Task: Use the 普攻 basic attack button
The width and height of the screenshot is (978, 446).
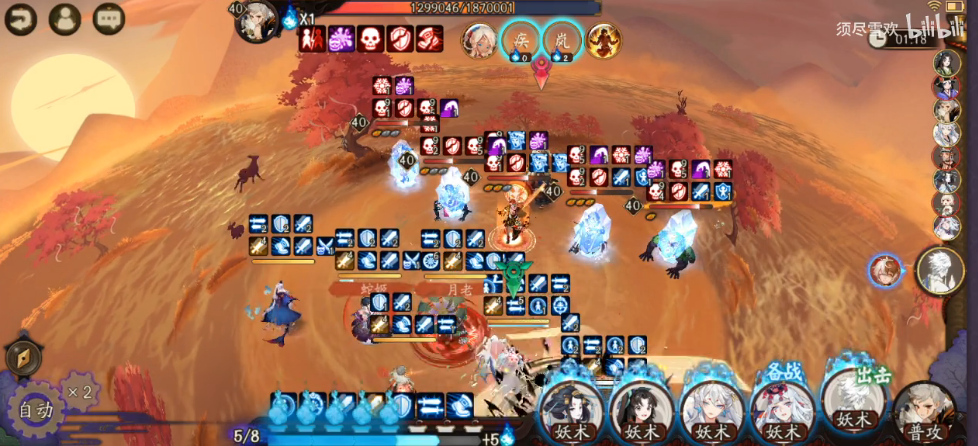Action: (924, 412)
